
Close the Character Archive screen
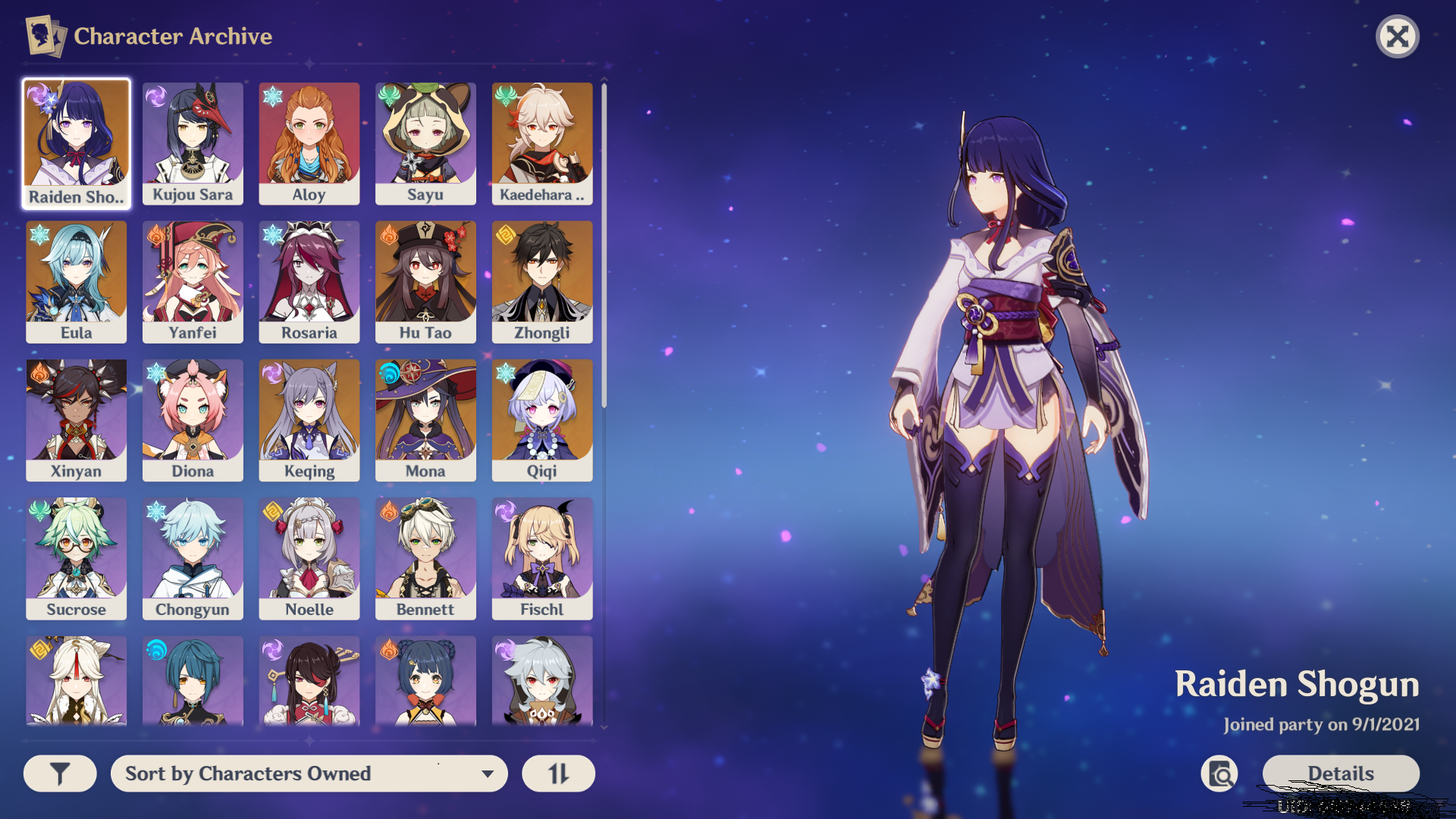tap(1398, 36)
